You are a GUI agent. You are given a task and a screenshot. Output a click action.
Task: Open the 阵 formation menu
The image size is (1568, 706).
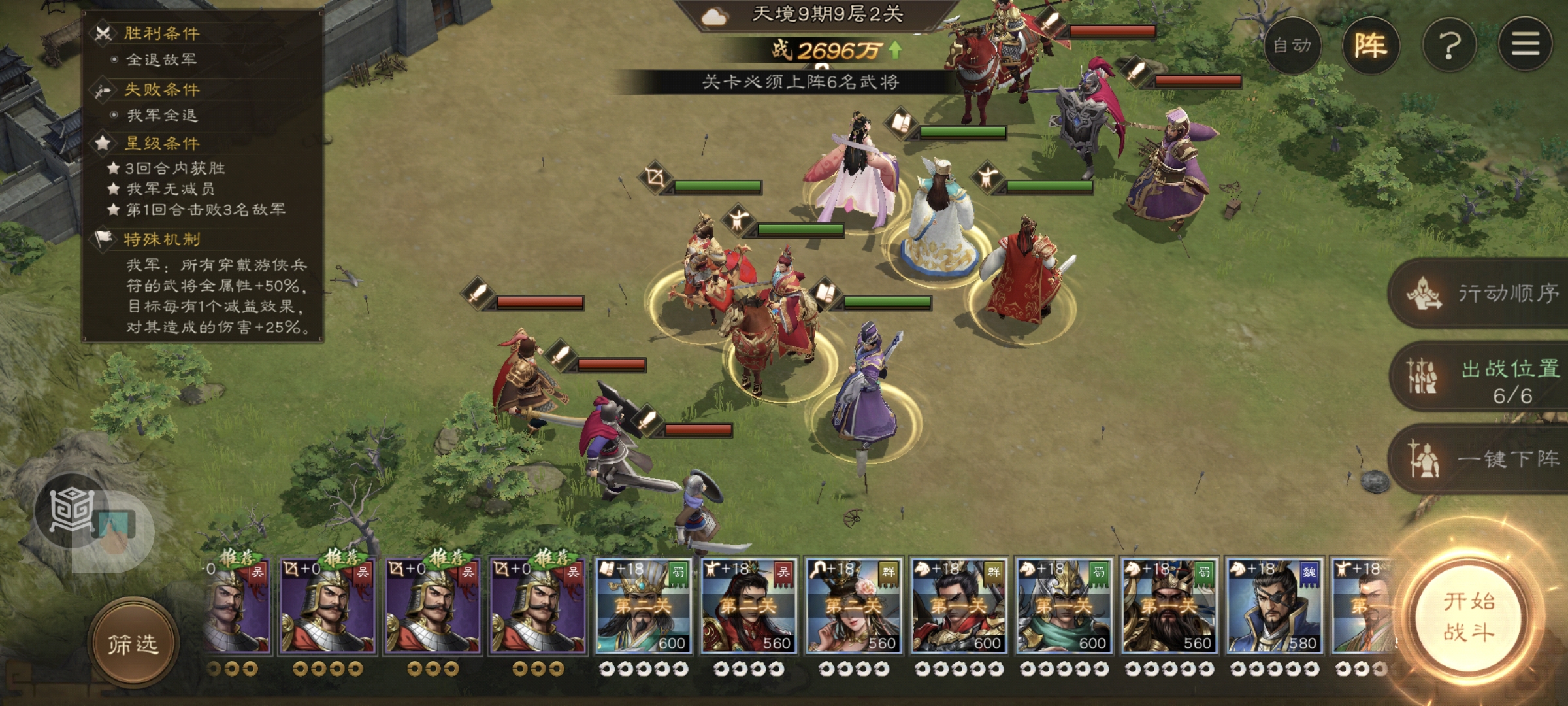[x=1370, y=45]
